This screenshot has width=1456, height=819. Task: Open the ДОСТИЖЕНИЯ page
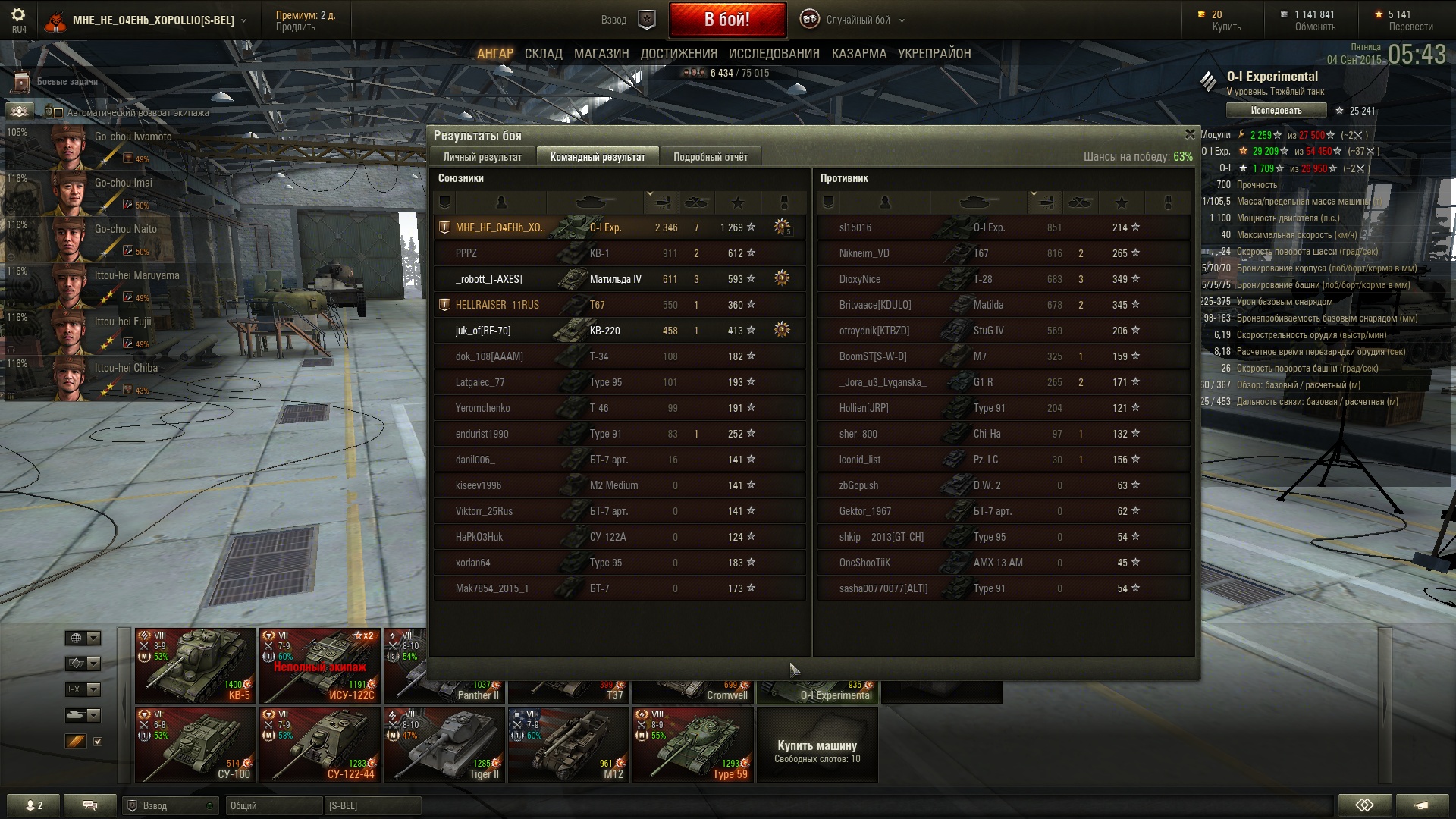[679, 54]
